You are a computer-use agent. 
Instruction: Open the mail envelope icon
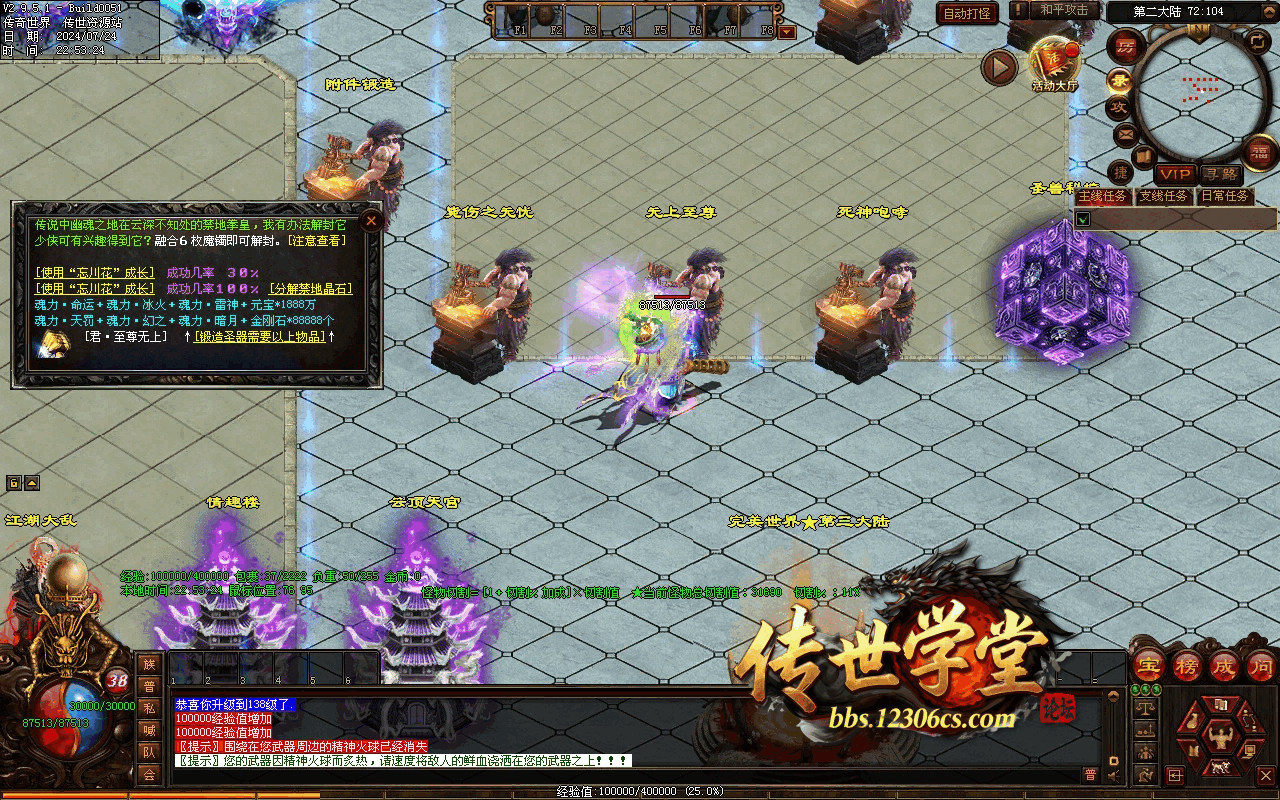[x=1125, y=134]
